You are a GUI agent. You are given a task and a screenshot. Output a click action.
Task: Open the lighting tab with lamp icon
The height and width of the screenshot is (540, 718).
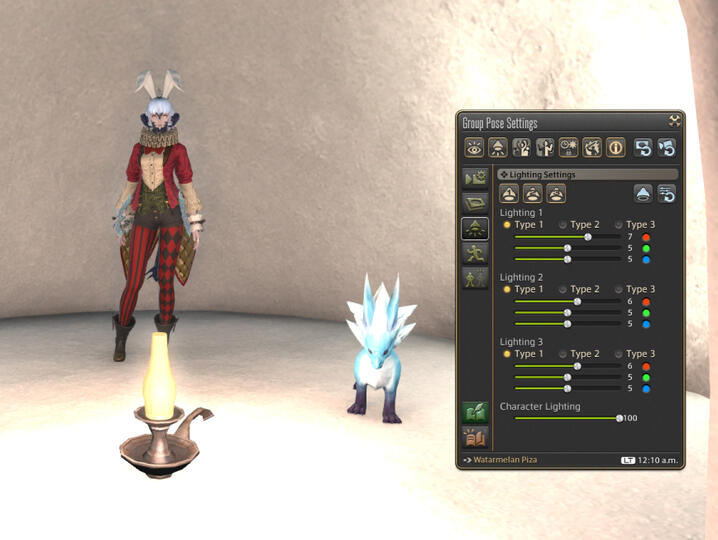click(475, 228)
